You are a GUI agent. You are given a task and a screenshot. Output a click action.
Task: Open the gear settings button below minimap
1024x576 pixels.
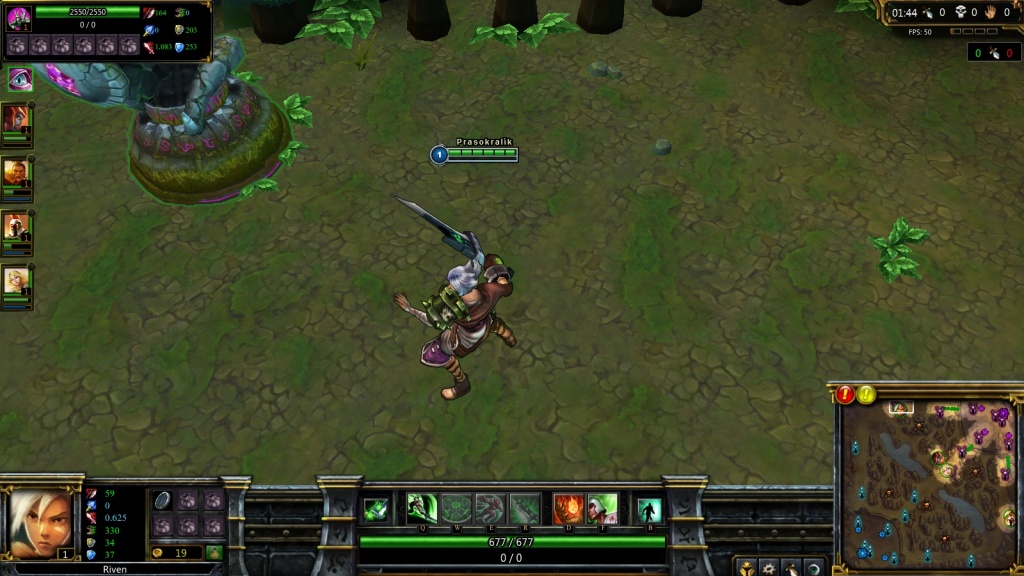(769, 568)
